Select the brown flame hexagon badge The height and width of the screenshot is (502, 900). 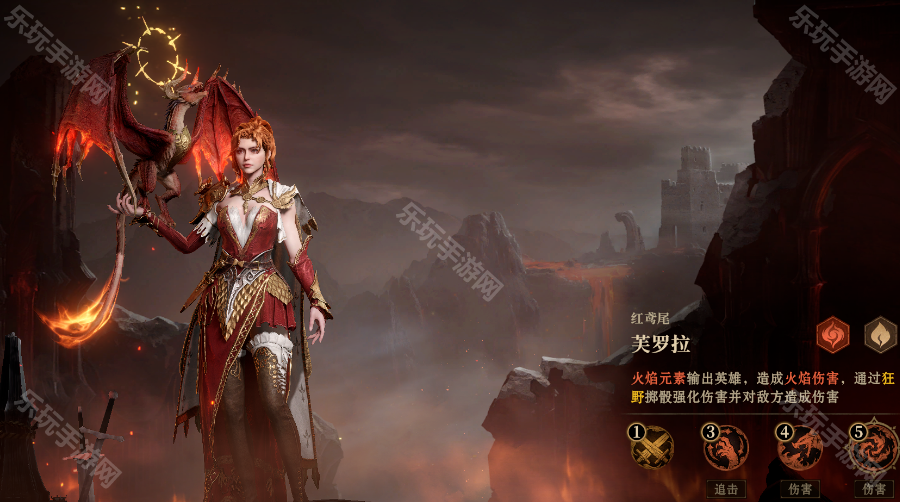click(880, 335)
